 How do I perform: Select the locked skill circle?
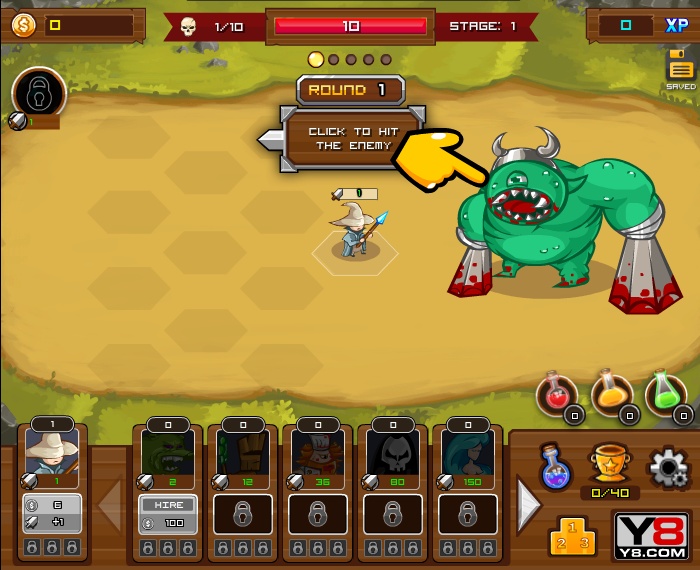point(38,93)
